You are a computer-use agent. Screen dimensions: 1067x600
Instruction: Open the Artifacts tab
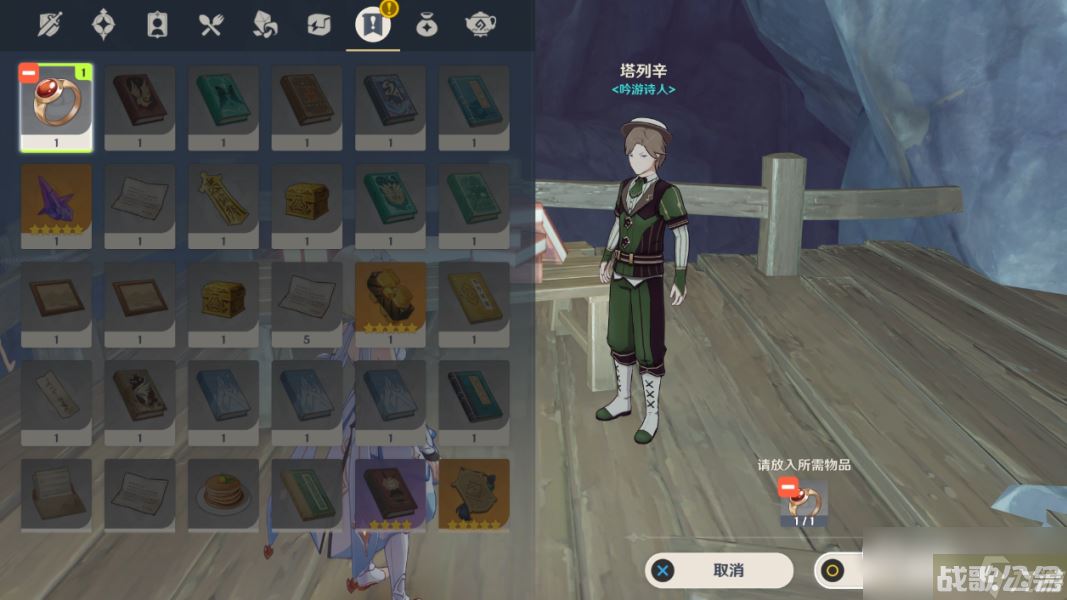click(x=103, y=25)
